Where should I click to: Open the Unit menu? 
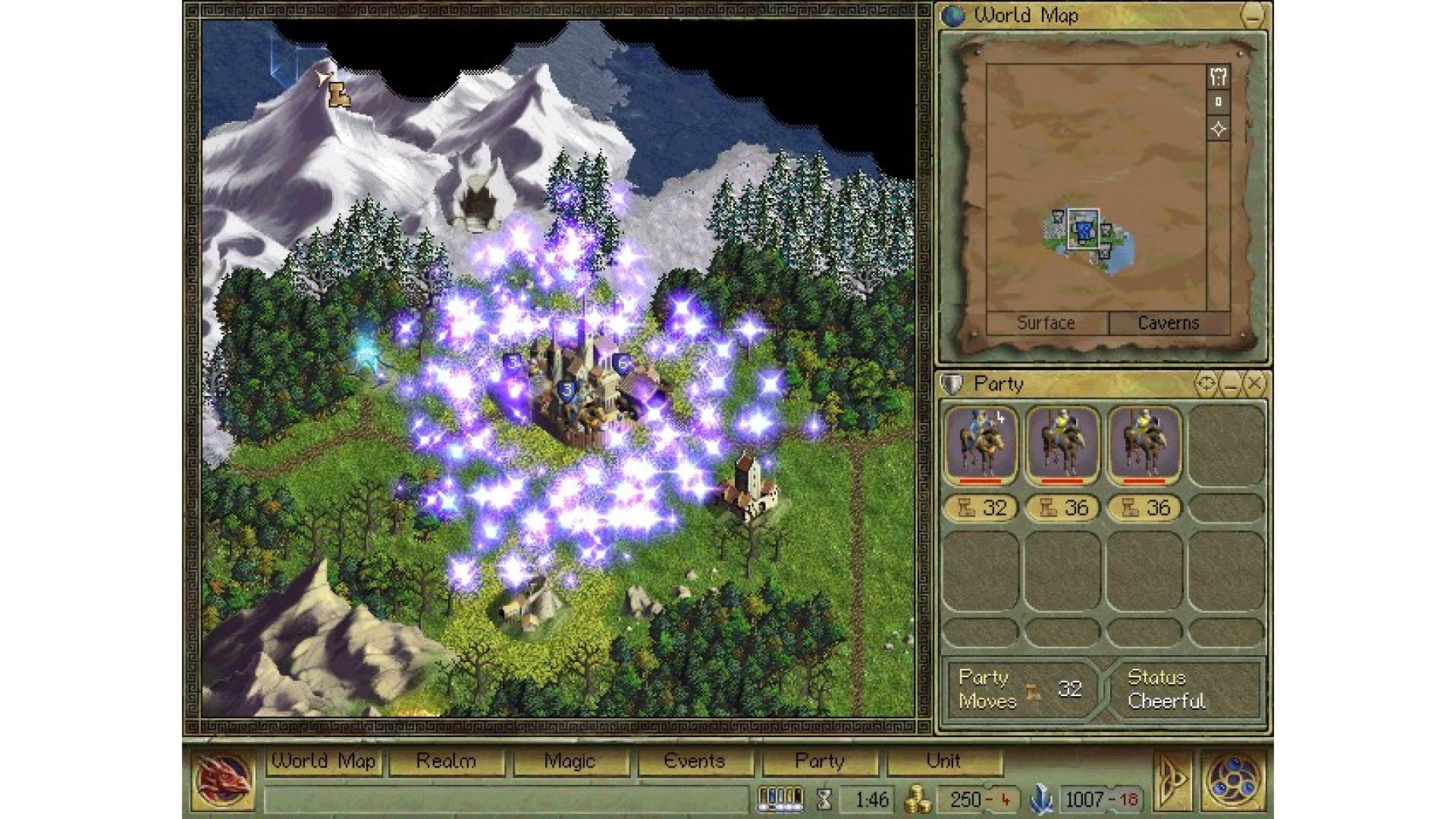click(943, 761)
